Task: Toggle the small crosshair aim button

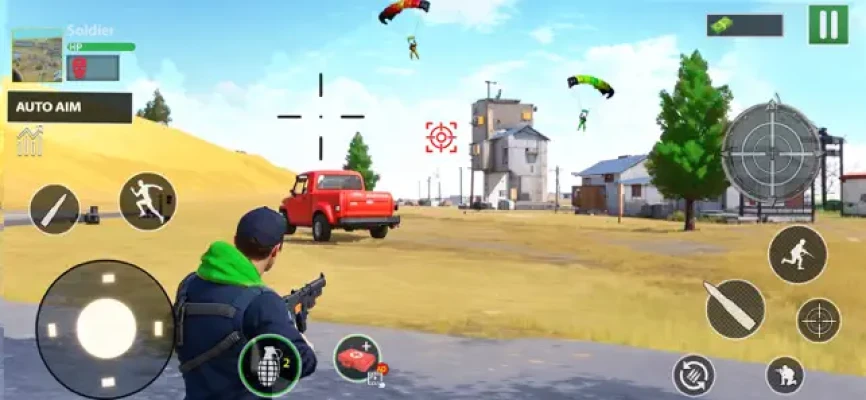Action: point(818,320)
